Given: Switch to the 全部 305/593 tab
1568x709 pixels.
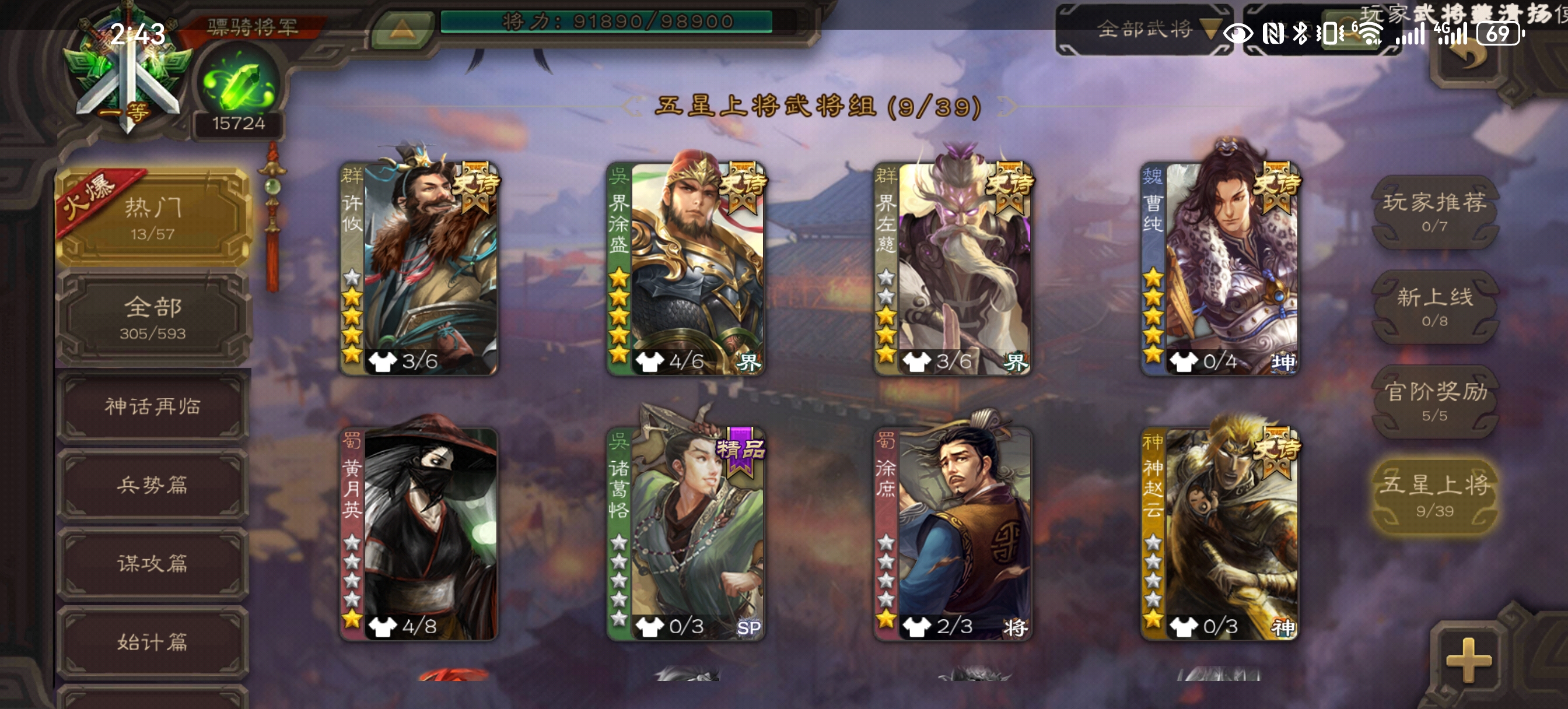Looking at the screenshot, I should (152, 317).
